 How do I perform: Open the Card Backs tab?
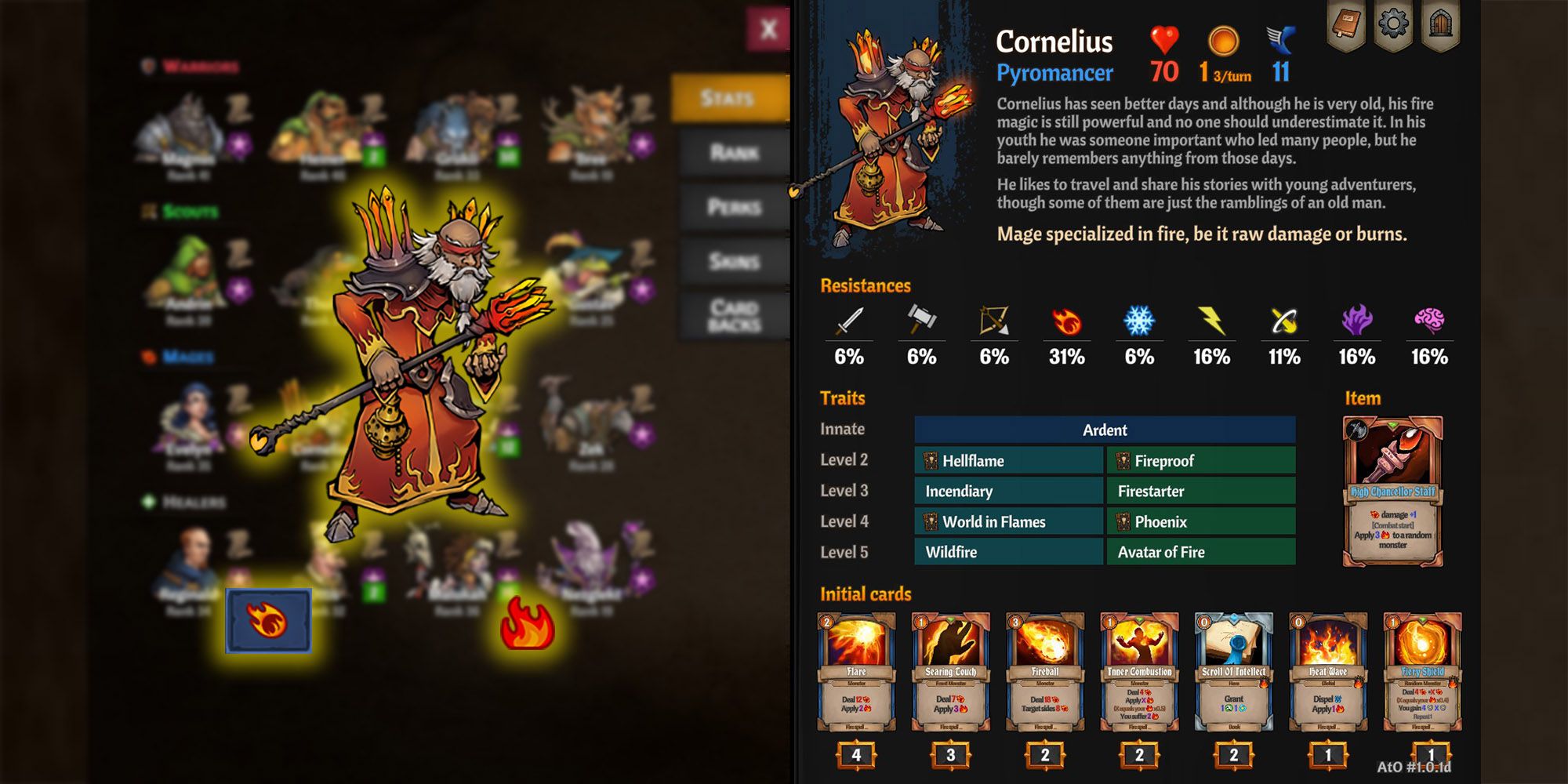734,316
